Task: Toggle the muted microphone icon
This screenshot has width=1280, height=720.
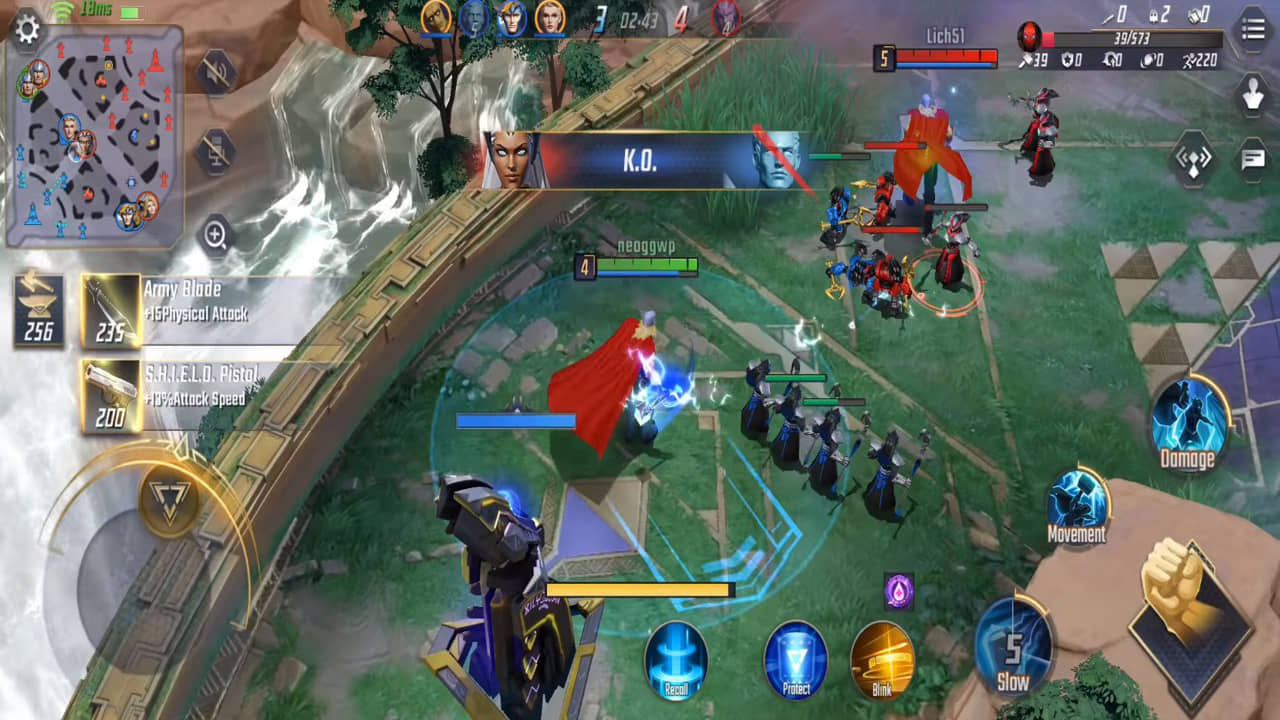Action: (x=216, y=151)
